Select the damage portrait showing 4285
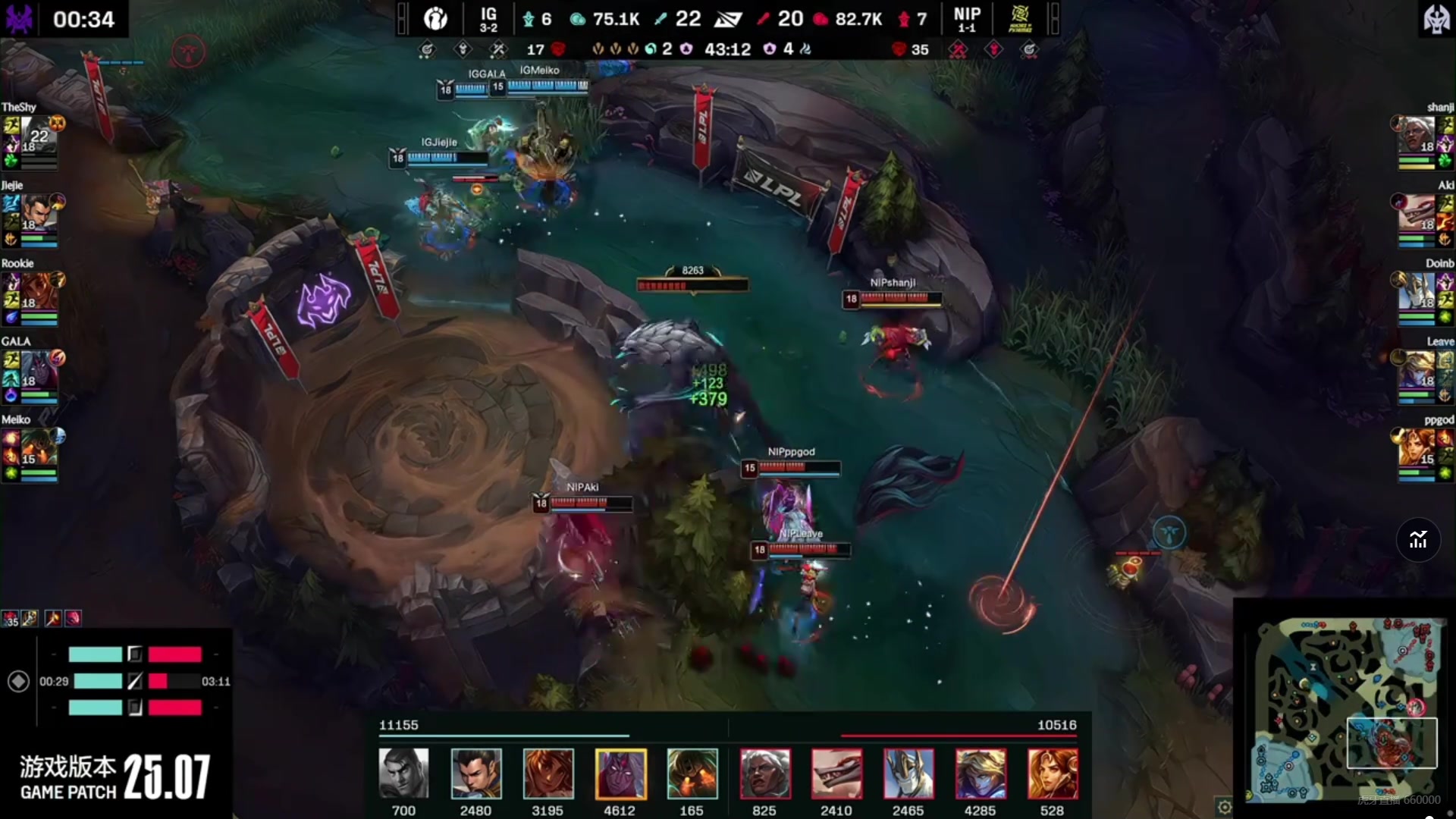Image resolution: width=1456 pixels, height=819 pixels. coord(981,773)
